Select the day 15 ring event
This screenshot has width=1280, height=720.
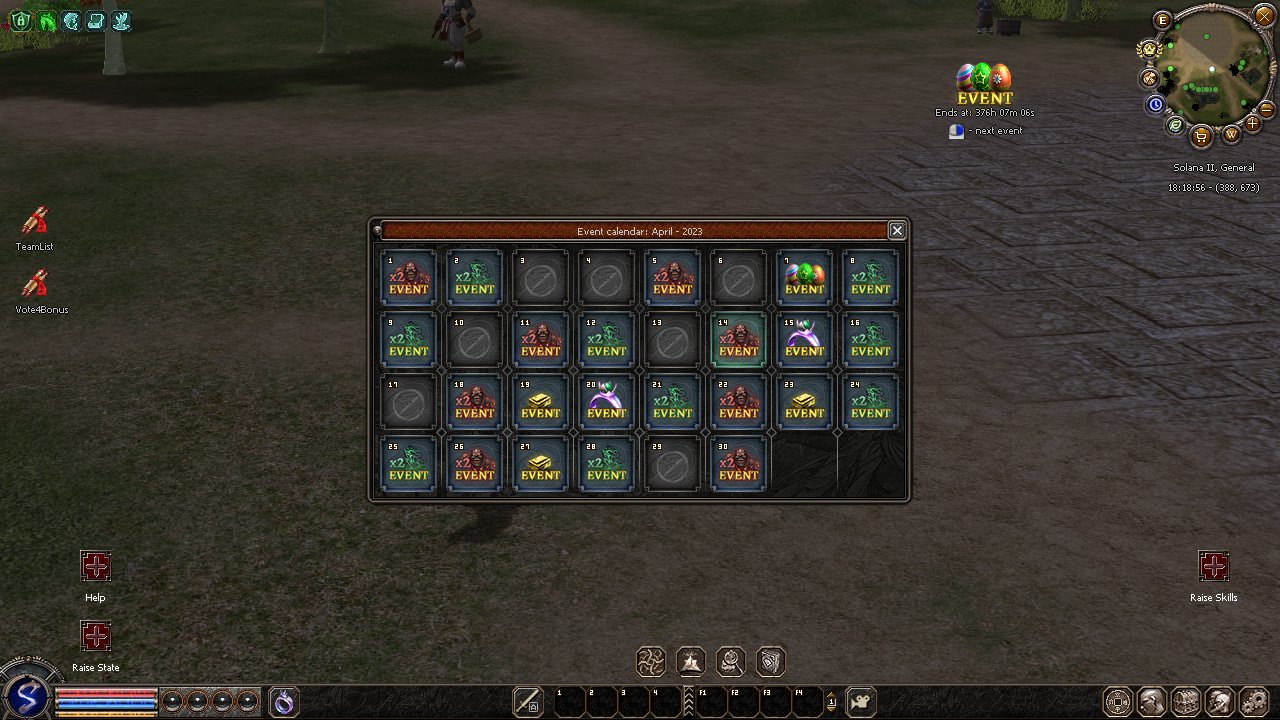click(x=804, y=339)
